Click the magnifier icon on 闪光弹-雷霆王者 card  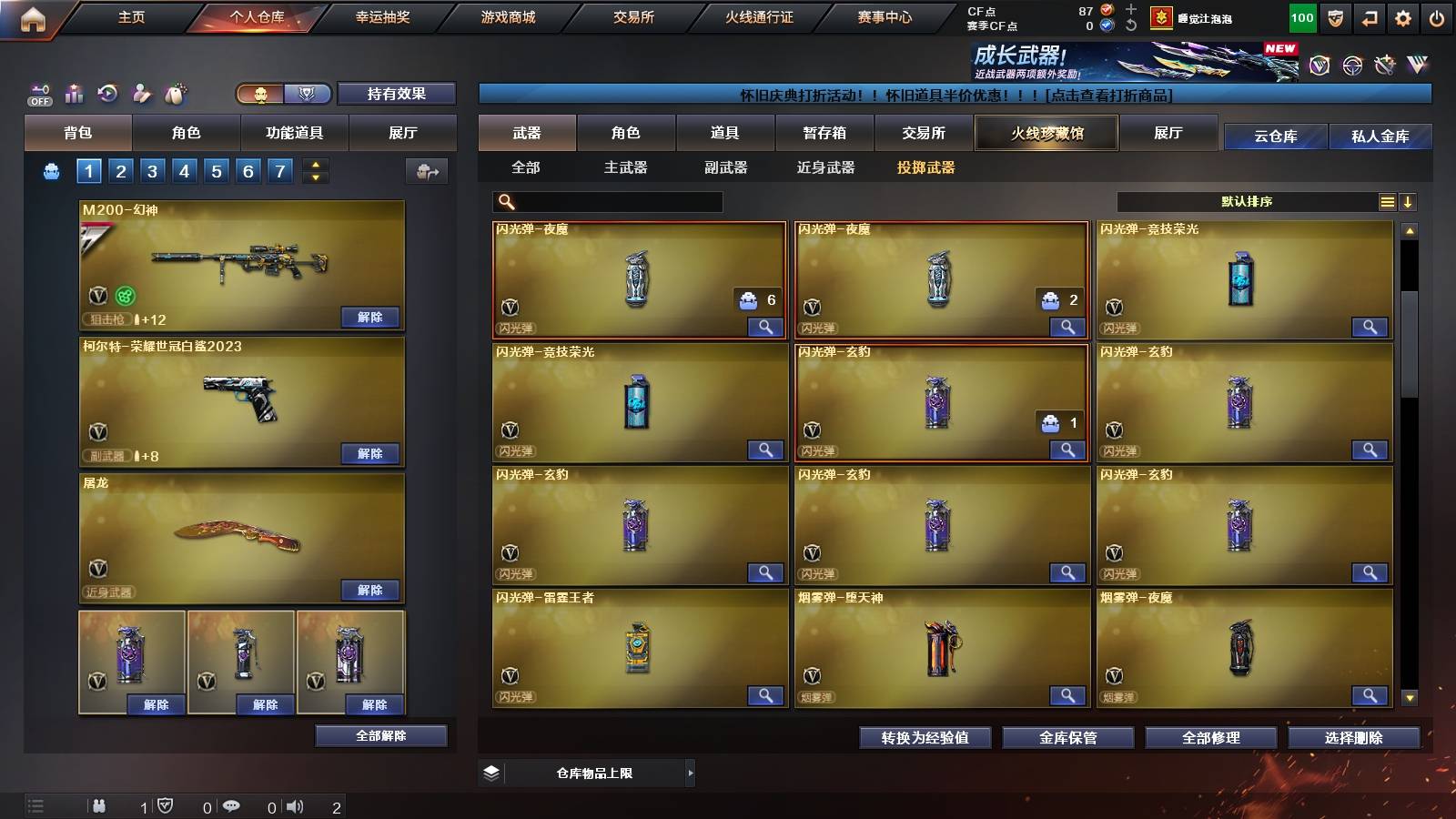pyautogui.click(x=765, y=694)
